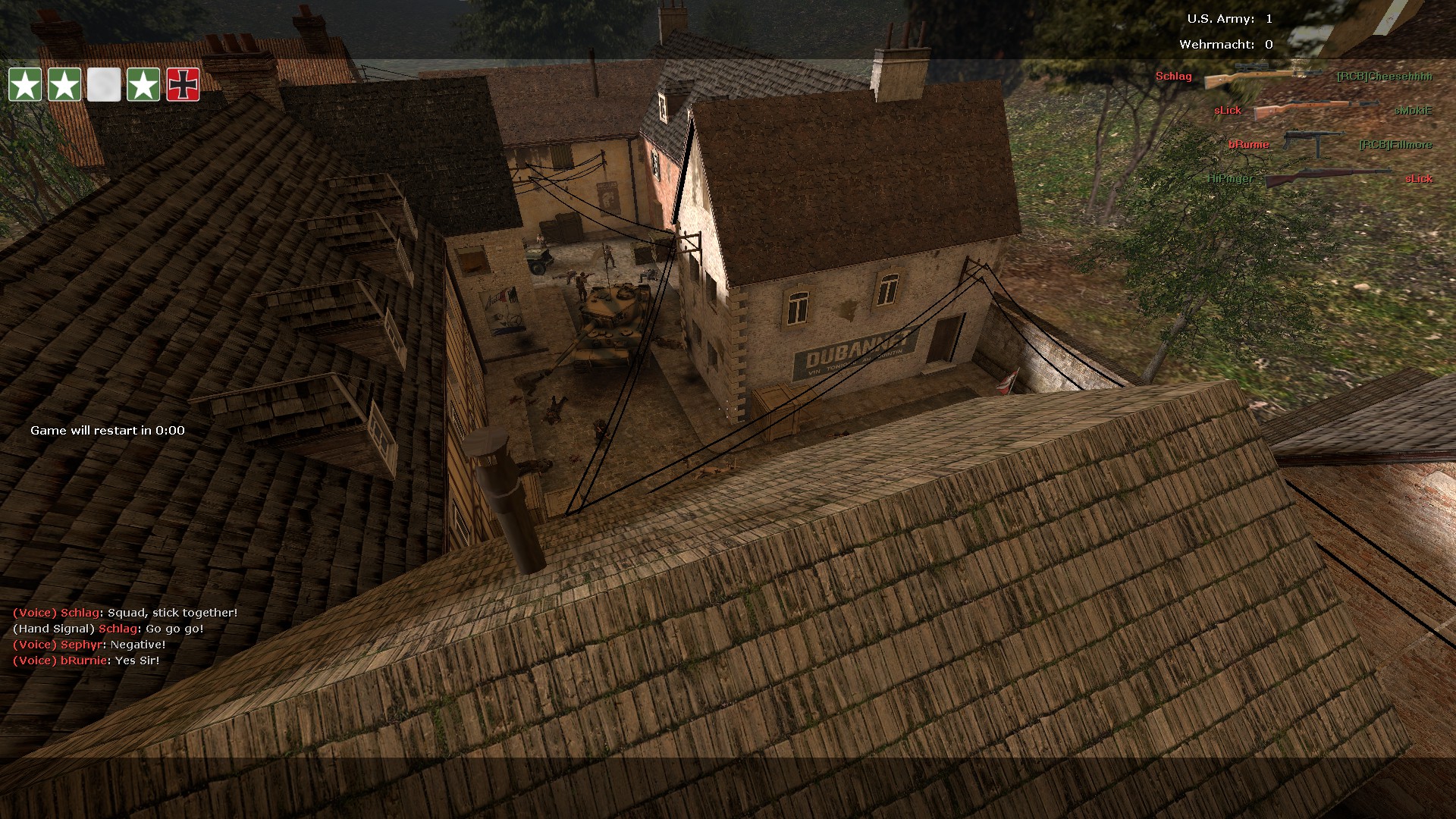Viewport: 1456px width, 819px height.
Task: Click Sephyr's "Negative!" voice chat line
Action: coord(89,645)
